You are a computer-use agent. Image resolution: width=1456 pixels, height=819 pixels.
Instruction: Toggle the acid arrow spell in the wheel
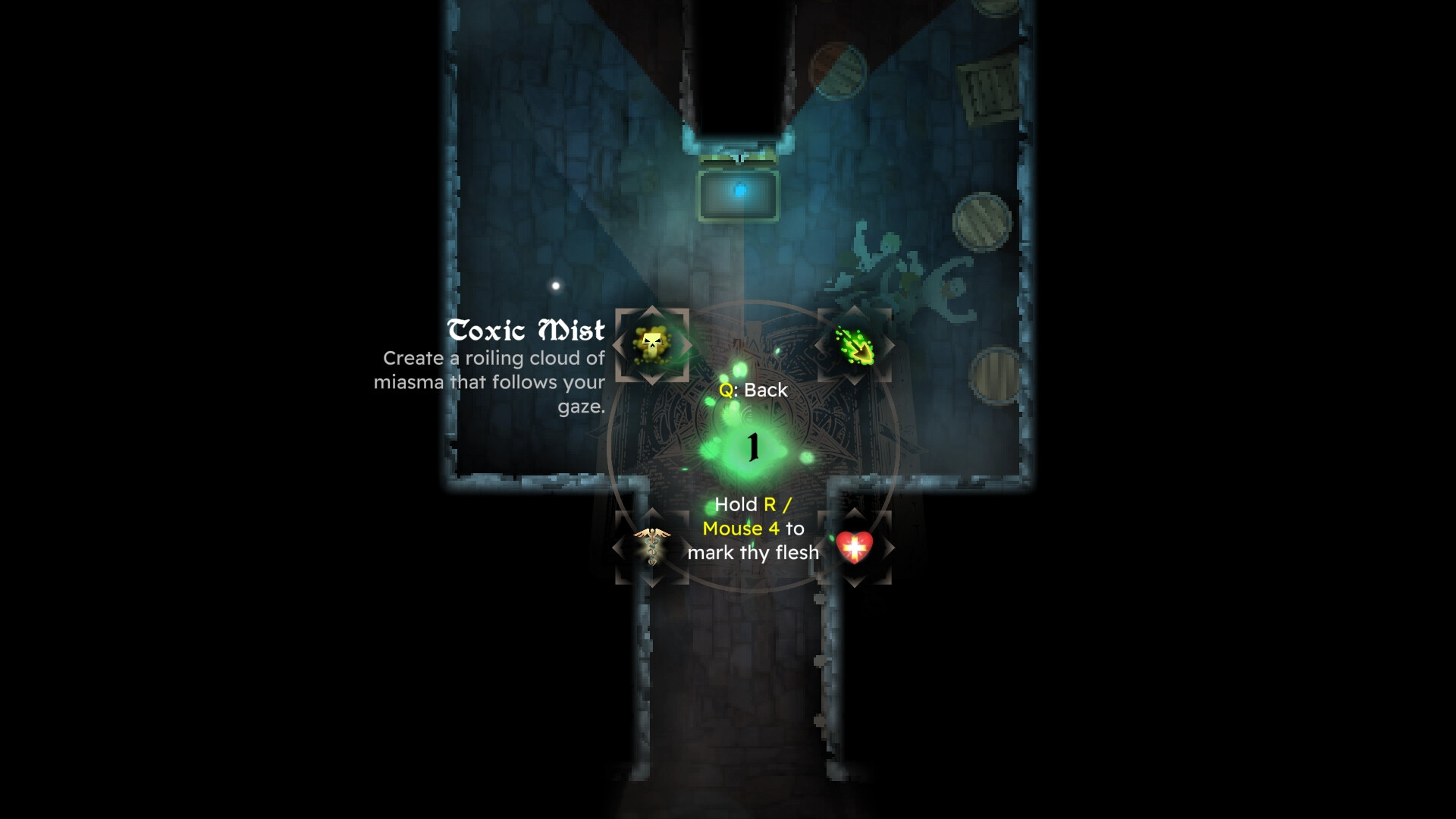click(853, 347)
